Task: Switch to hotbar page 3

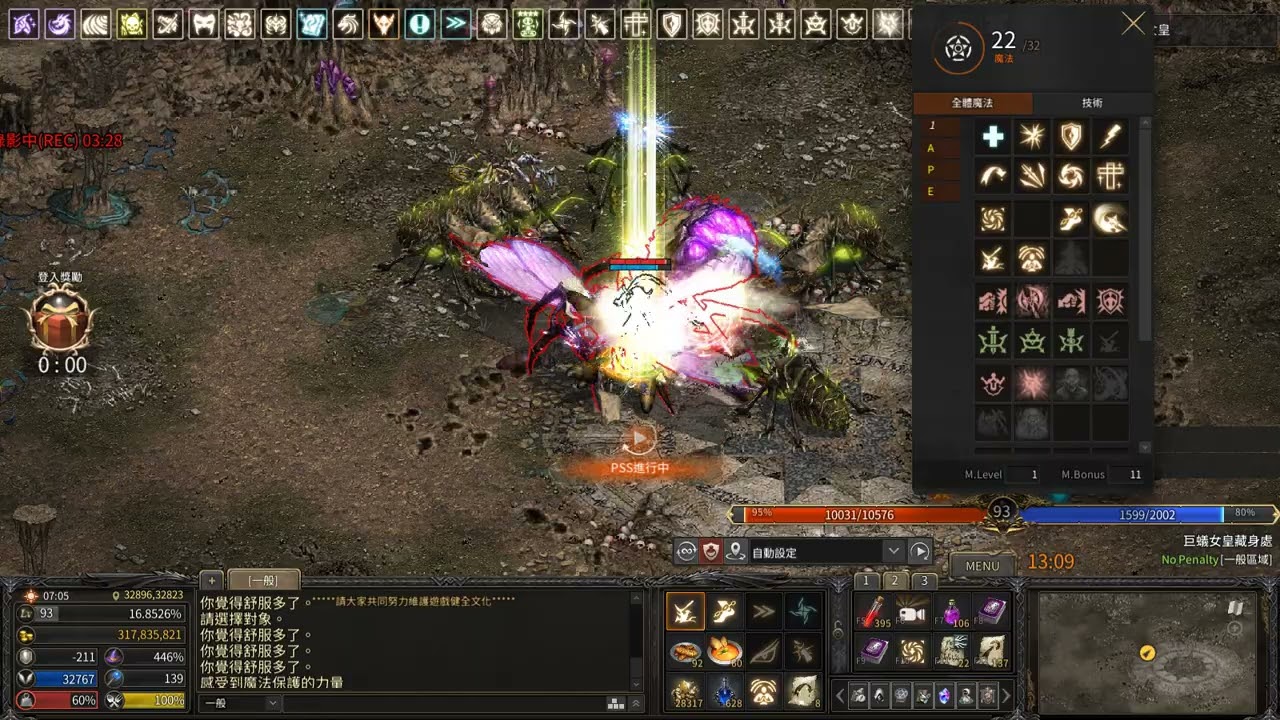Action: 925,581
